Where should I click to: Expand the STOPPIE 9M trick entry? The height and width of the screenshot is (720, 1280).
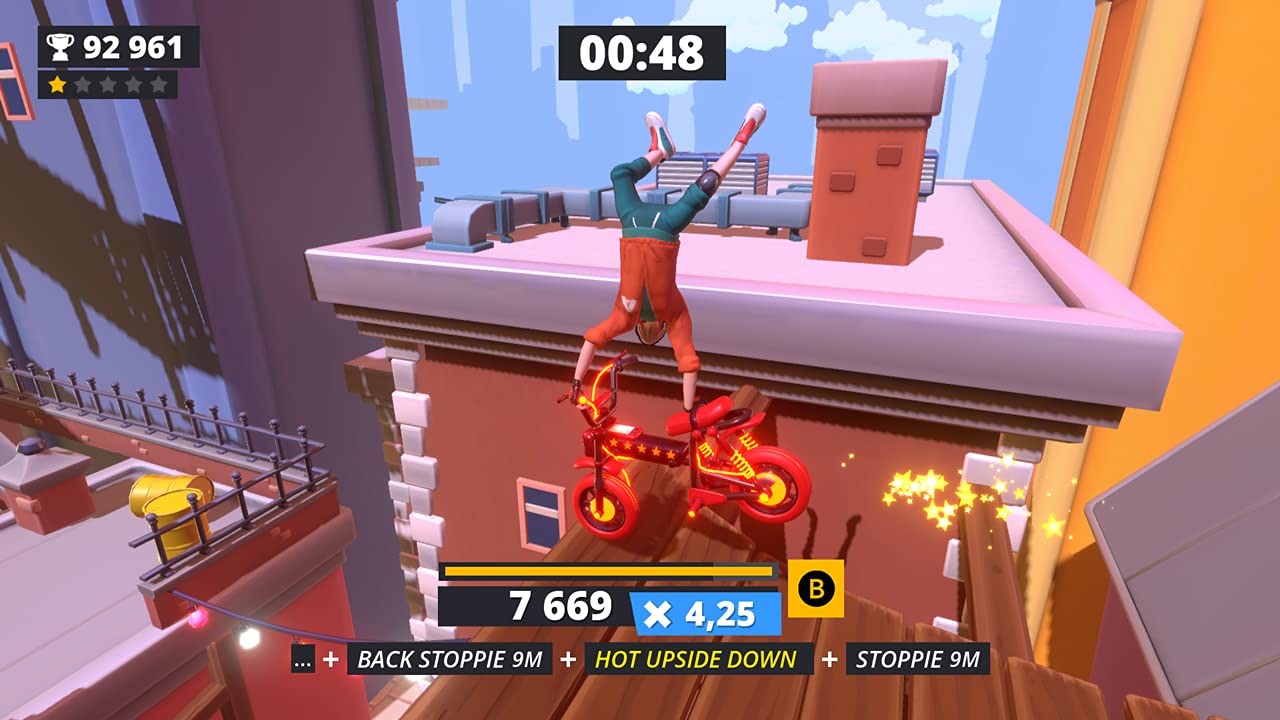[918, 660]
